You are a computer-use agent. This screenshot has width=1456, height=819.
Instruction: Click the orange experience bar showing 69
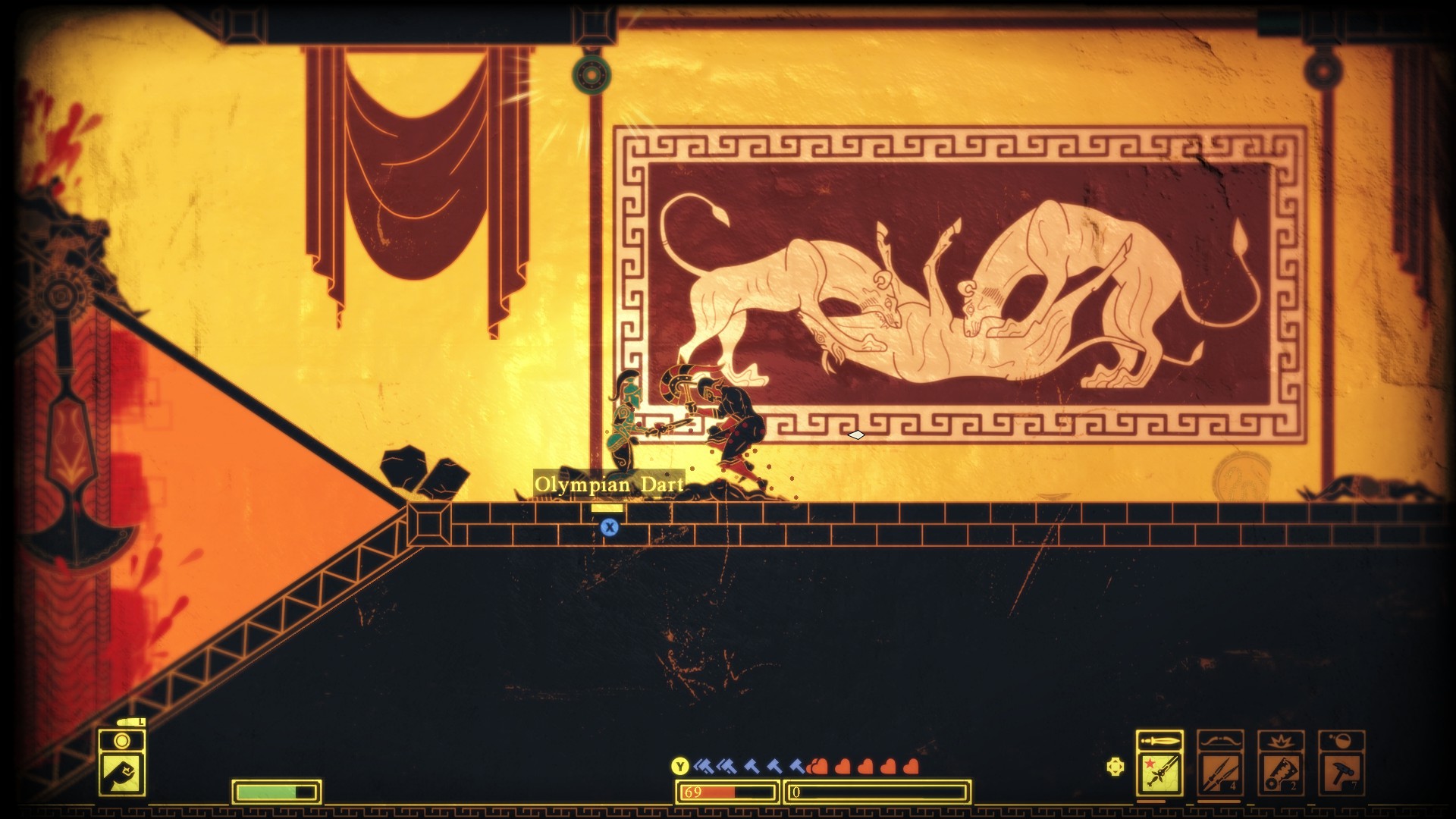pos(726,792)
